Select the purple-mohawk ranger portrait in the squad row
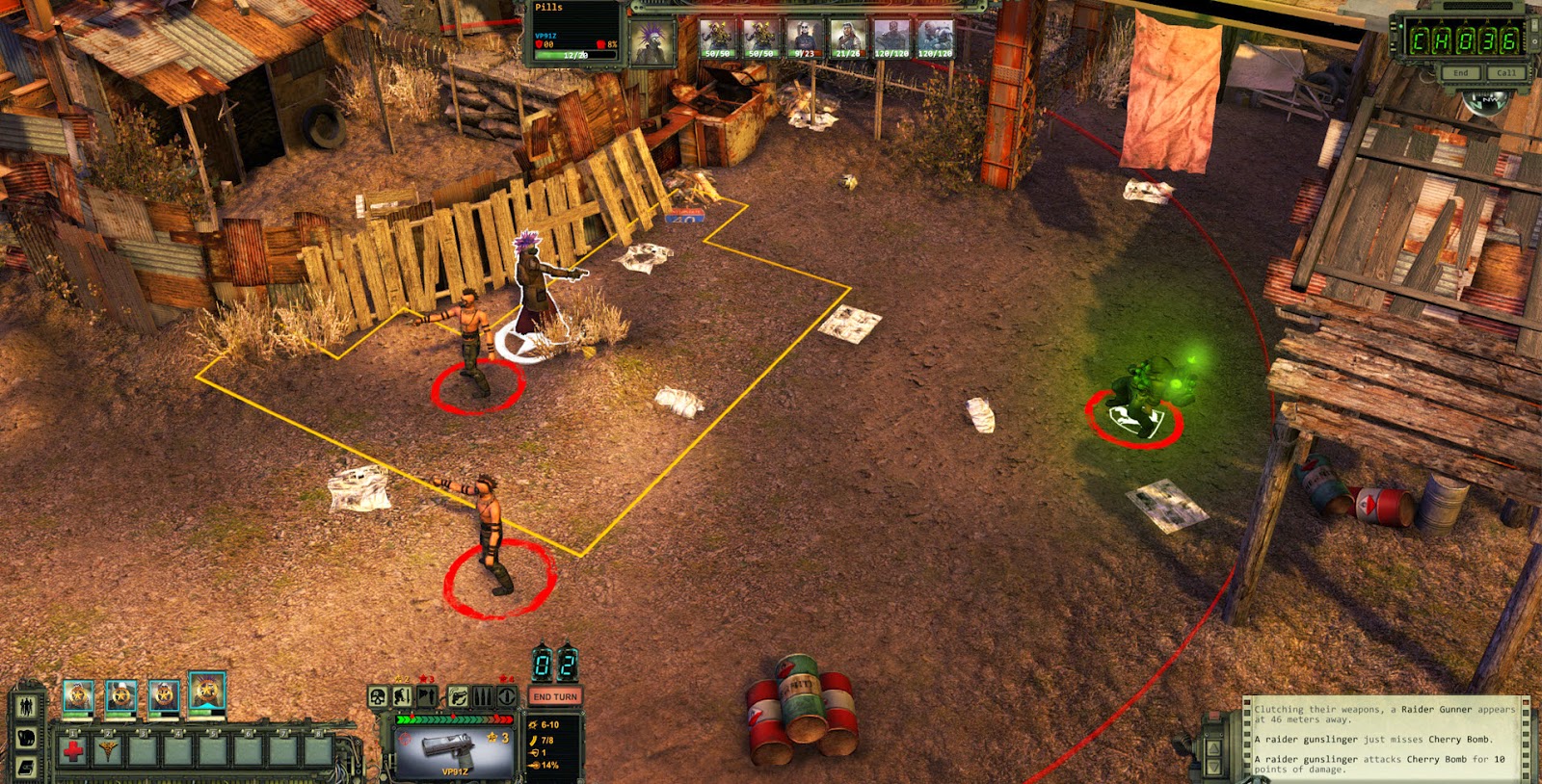1542x784 pixels. (207, 693)
